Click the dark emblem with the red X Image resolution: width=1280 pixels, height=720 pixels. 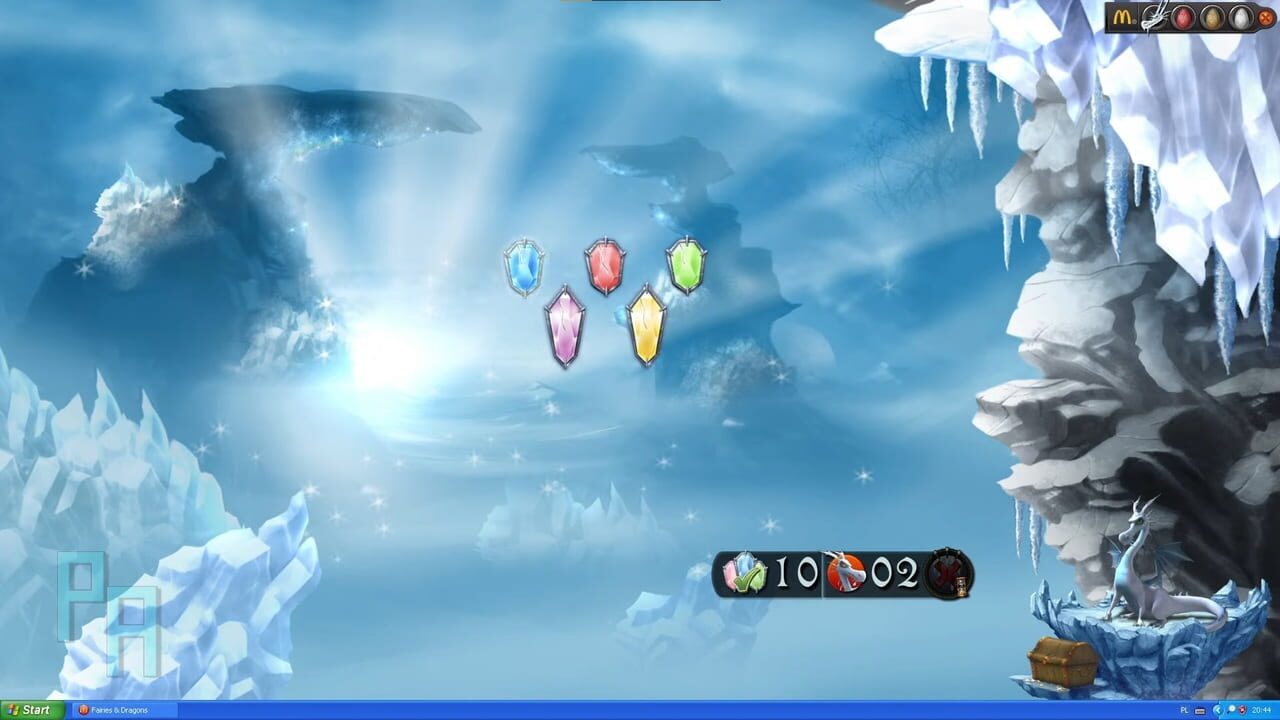(947, 572)
